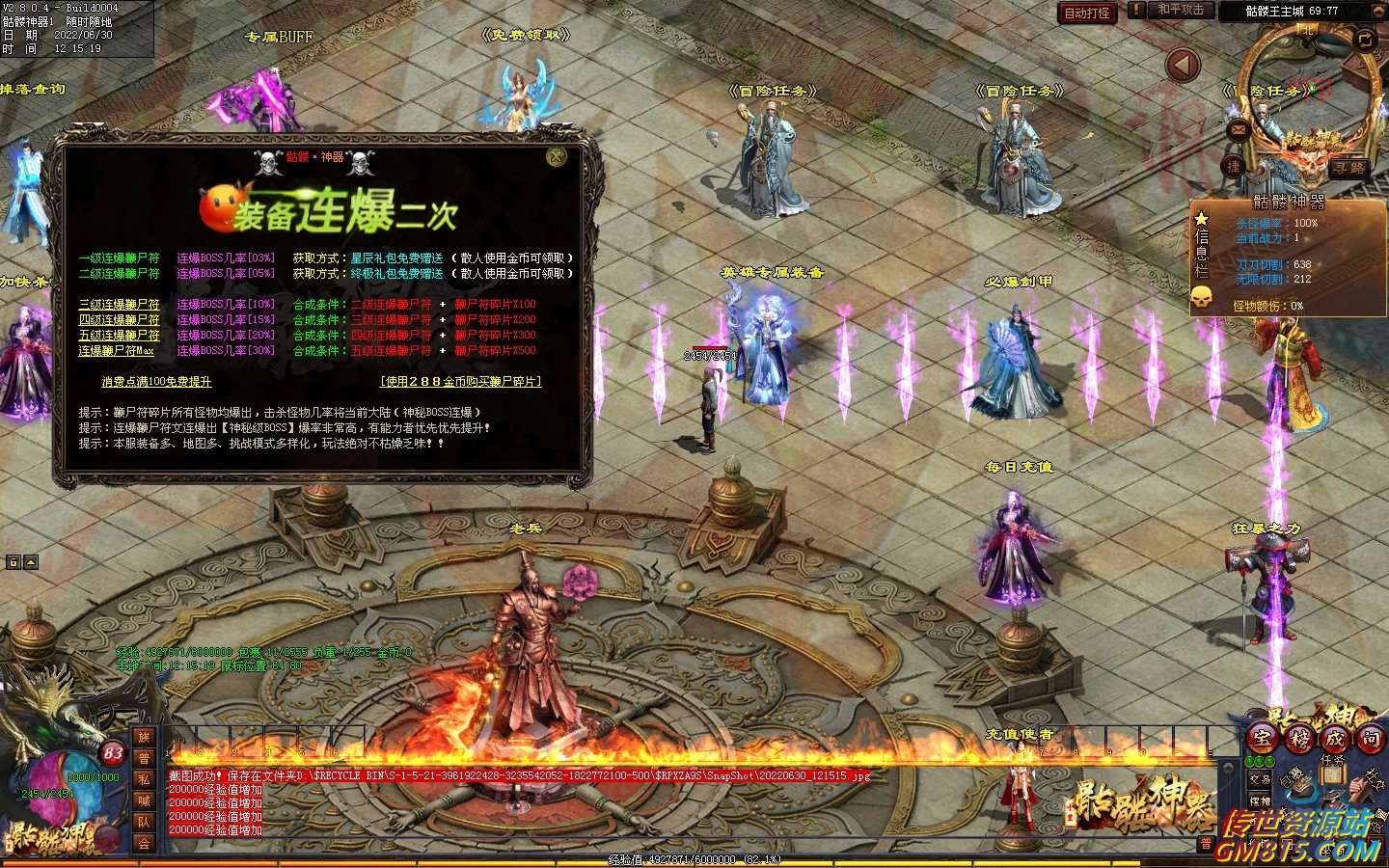Click the 捷 shortcut button

click(1233, 167)
